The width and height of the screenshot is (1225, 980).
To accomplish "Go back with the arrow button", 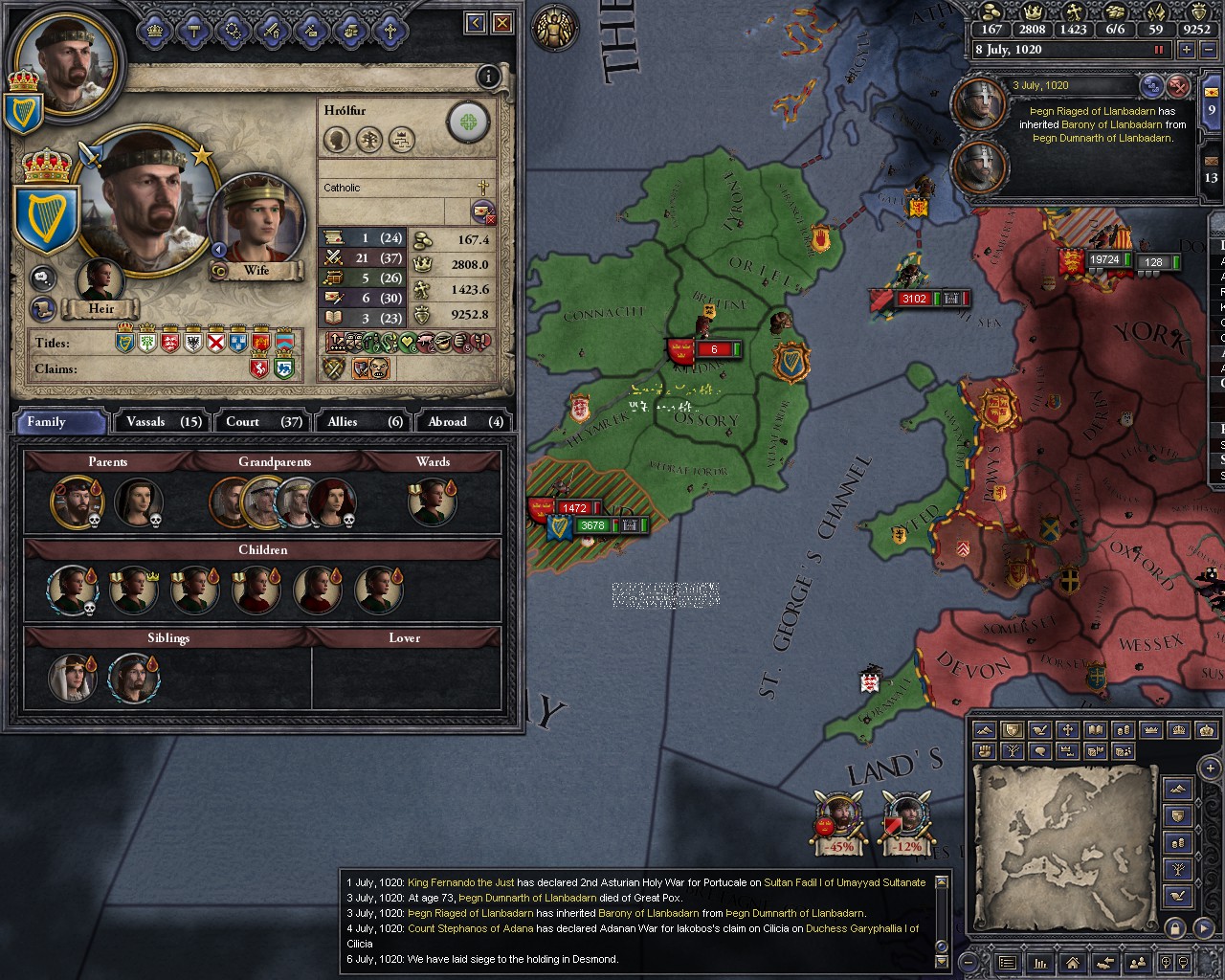I will tap(476, 23).
